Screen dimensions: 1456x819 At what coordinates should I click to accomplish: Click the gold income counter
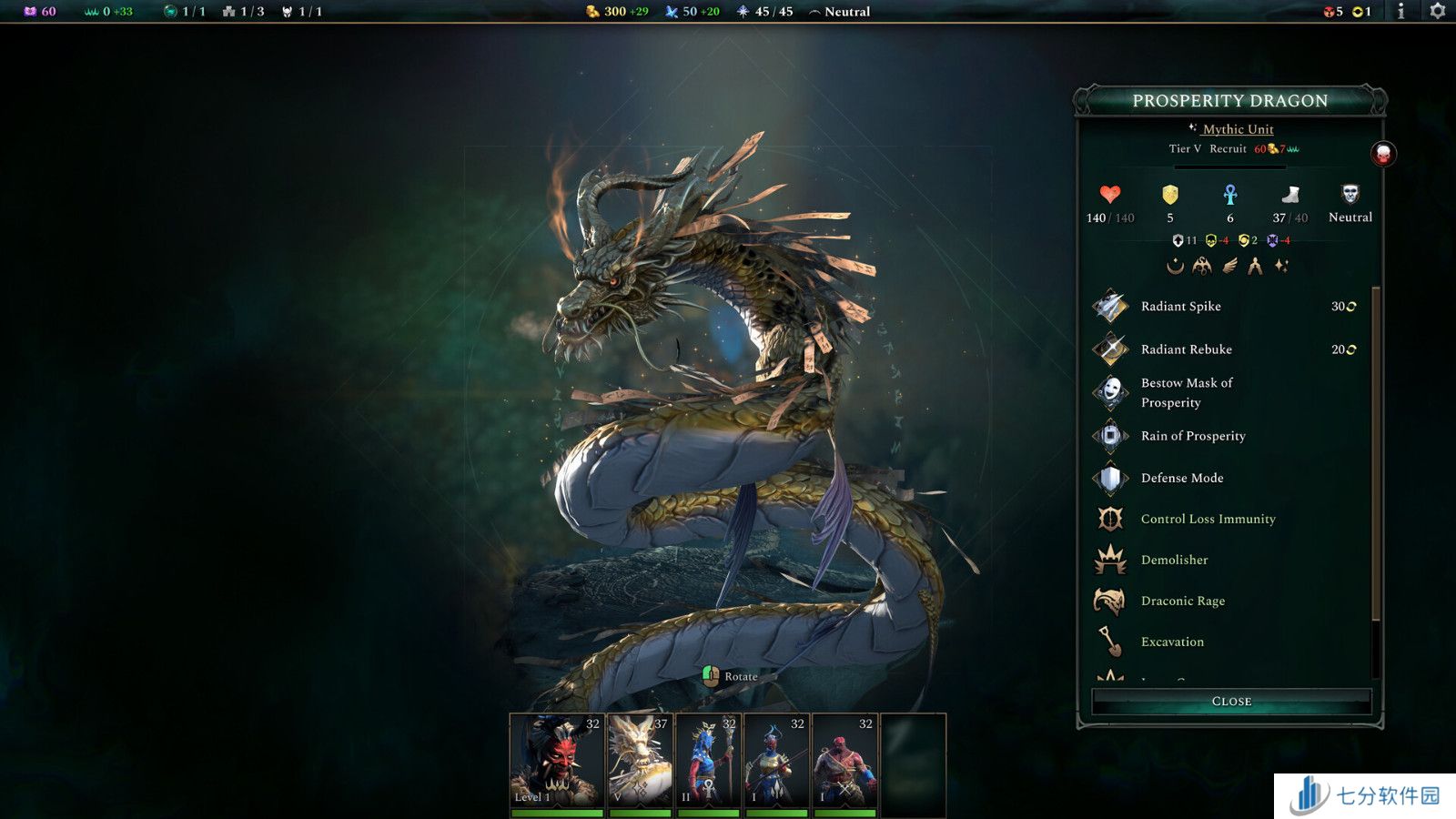(617, 12)
